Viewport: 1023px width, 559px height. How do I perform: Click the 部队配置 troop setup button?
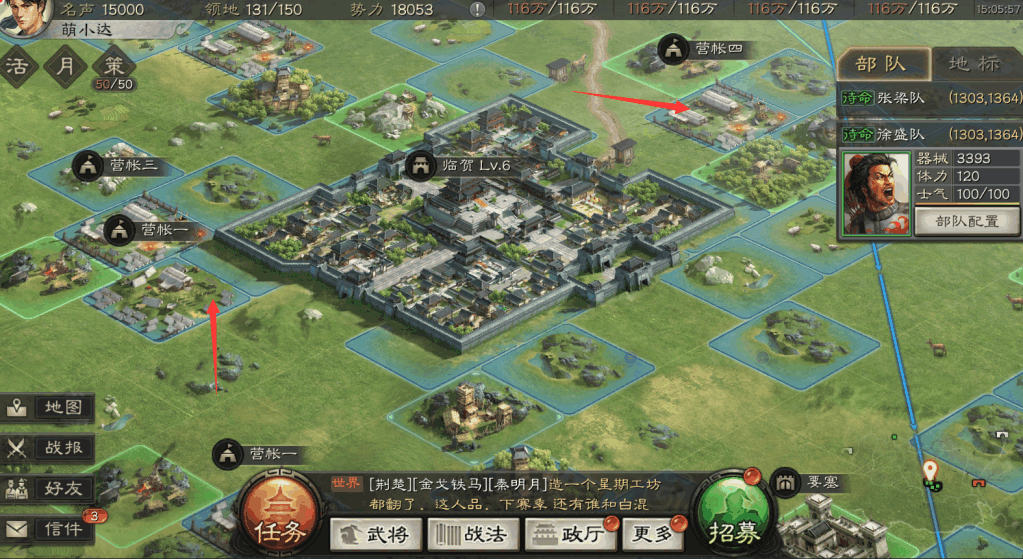click(x=967, y=221)
